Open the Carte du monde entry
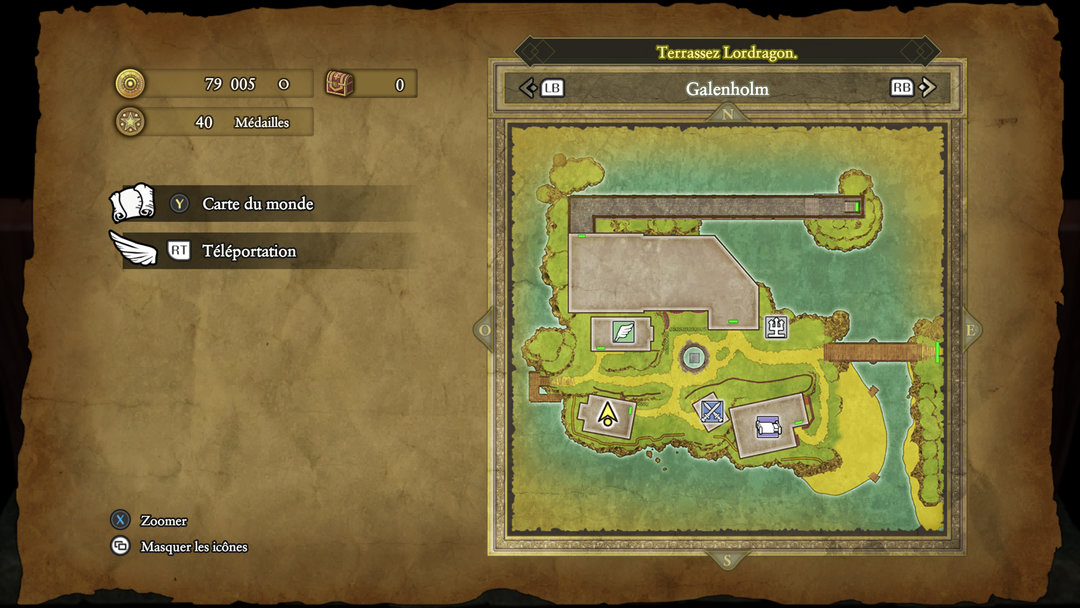 (x=258, y=204)
